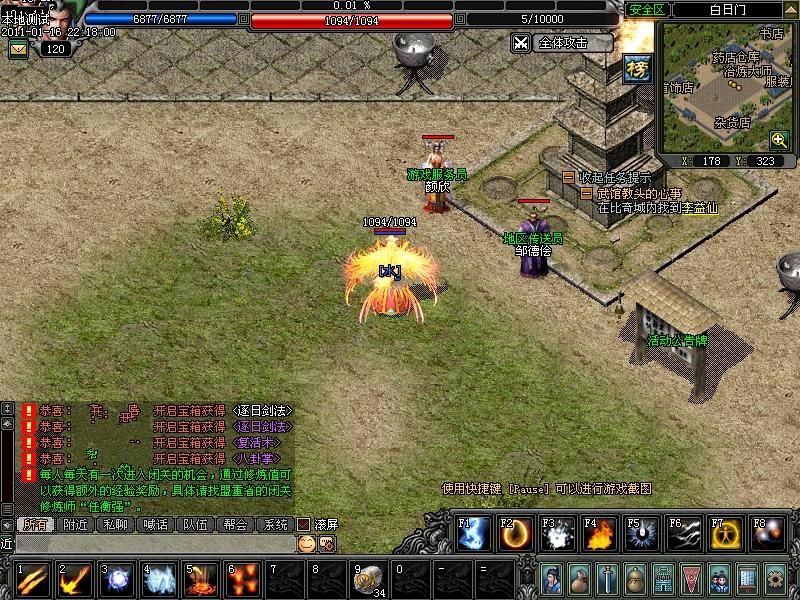Open the sword skills menu icon

(608, 579)
